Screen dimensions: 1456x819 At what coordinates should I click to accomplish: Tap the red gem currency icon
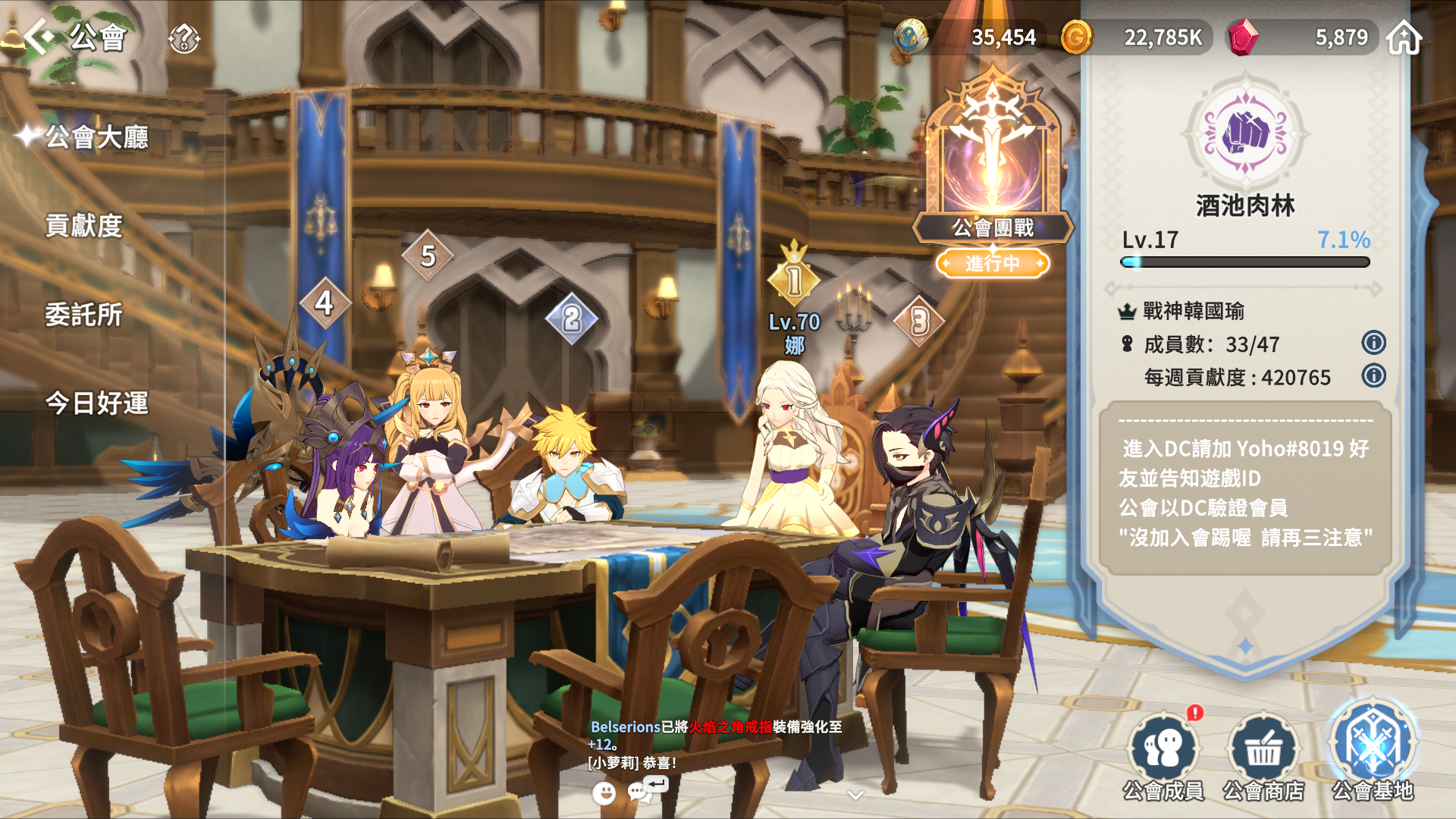1243,37
